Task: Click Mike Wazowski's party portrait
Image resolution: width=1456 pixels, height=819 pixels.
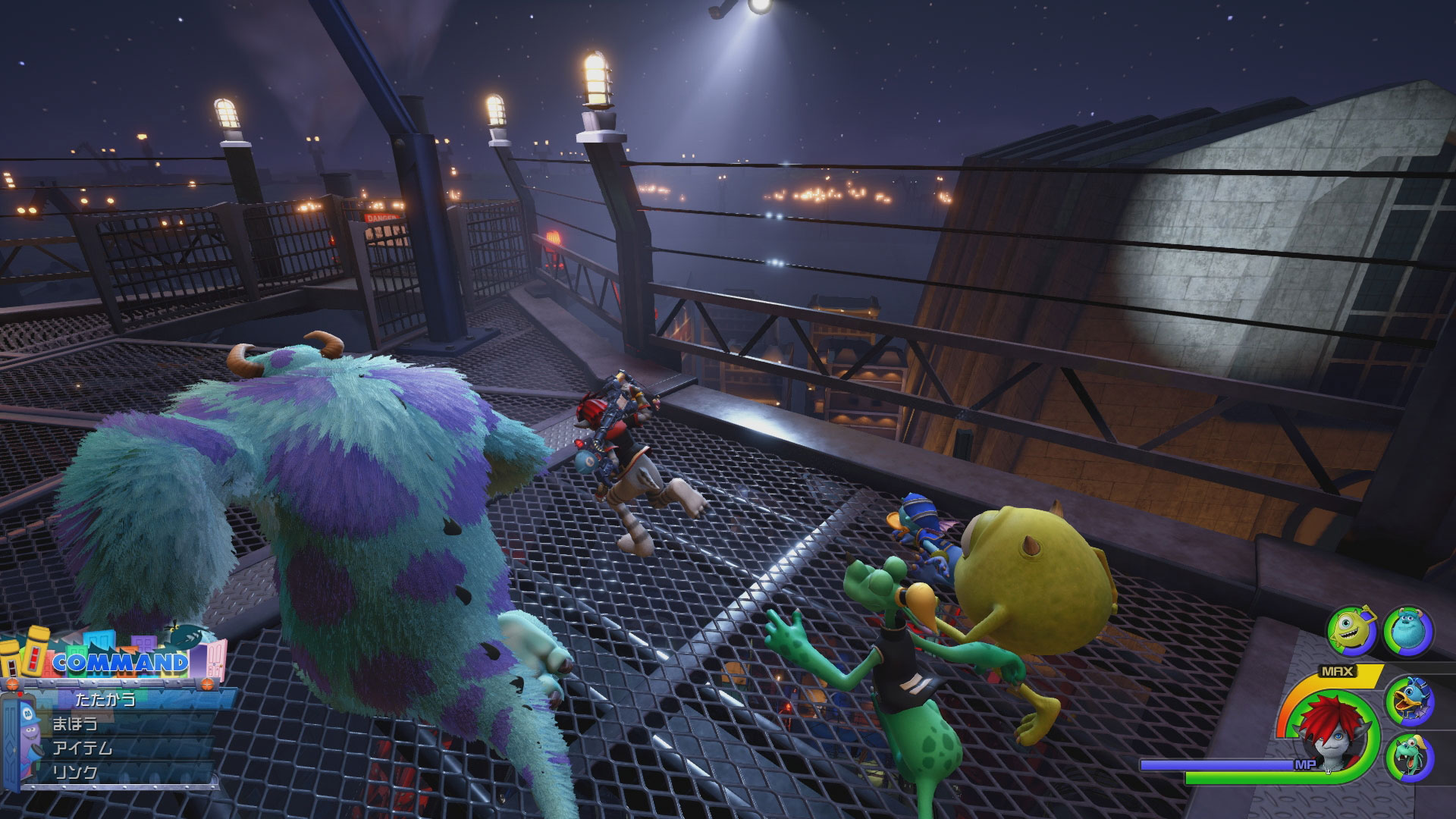Action: tap(1349, 630)
